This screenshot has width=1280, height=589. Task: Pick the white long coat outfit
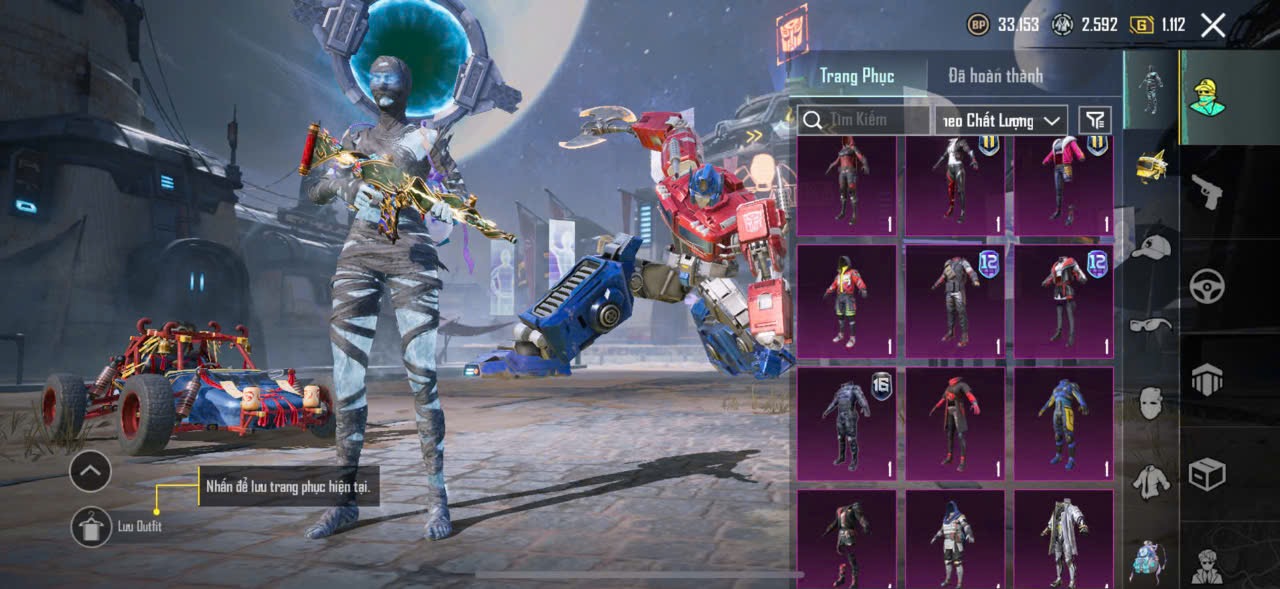pos(1064,540)
